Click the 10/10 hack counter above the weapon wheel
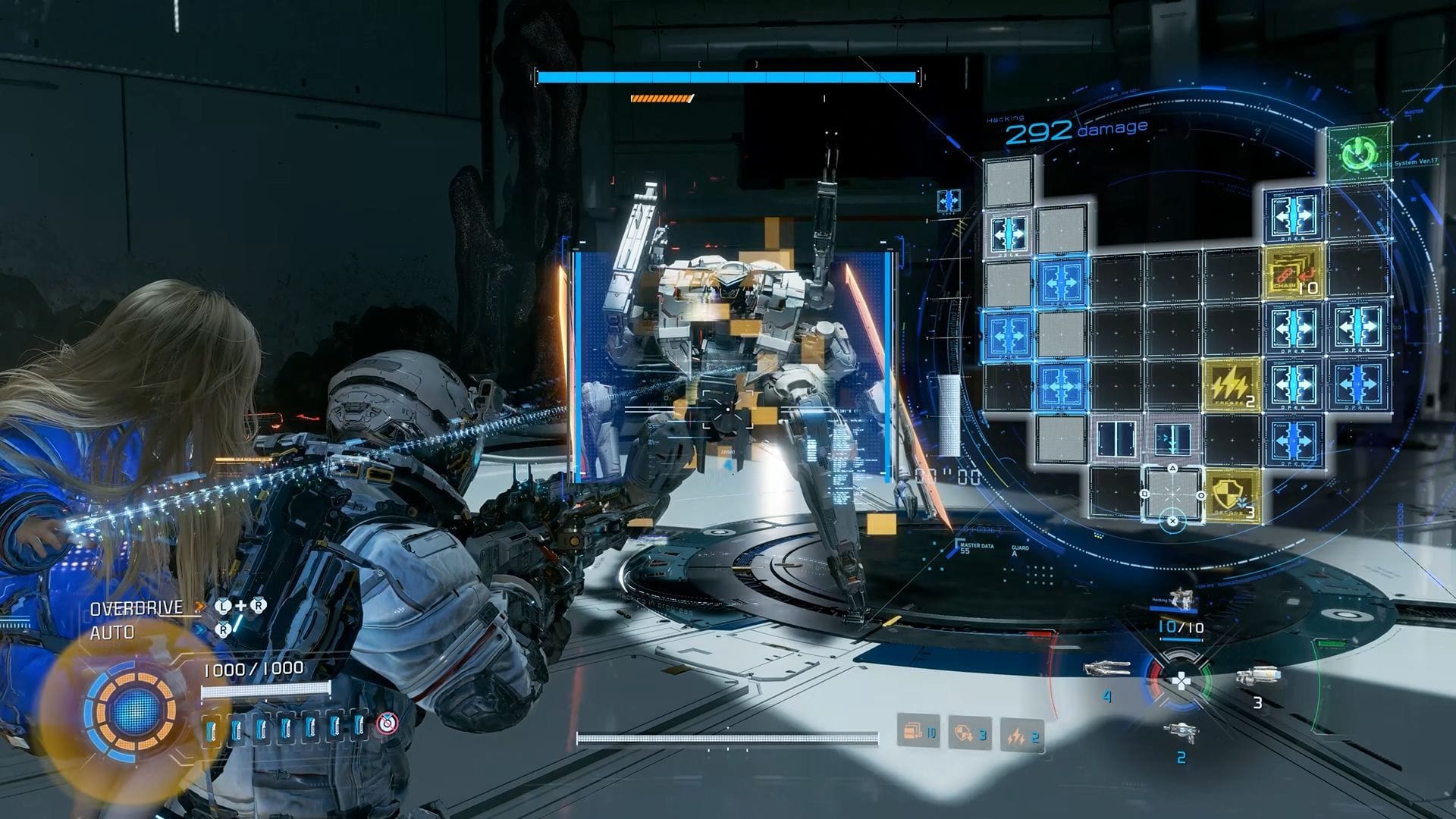The height and width of the screenshot is (819, 1456). (x=1181, y=626)
